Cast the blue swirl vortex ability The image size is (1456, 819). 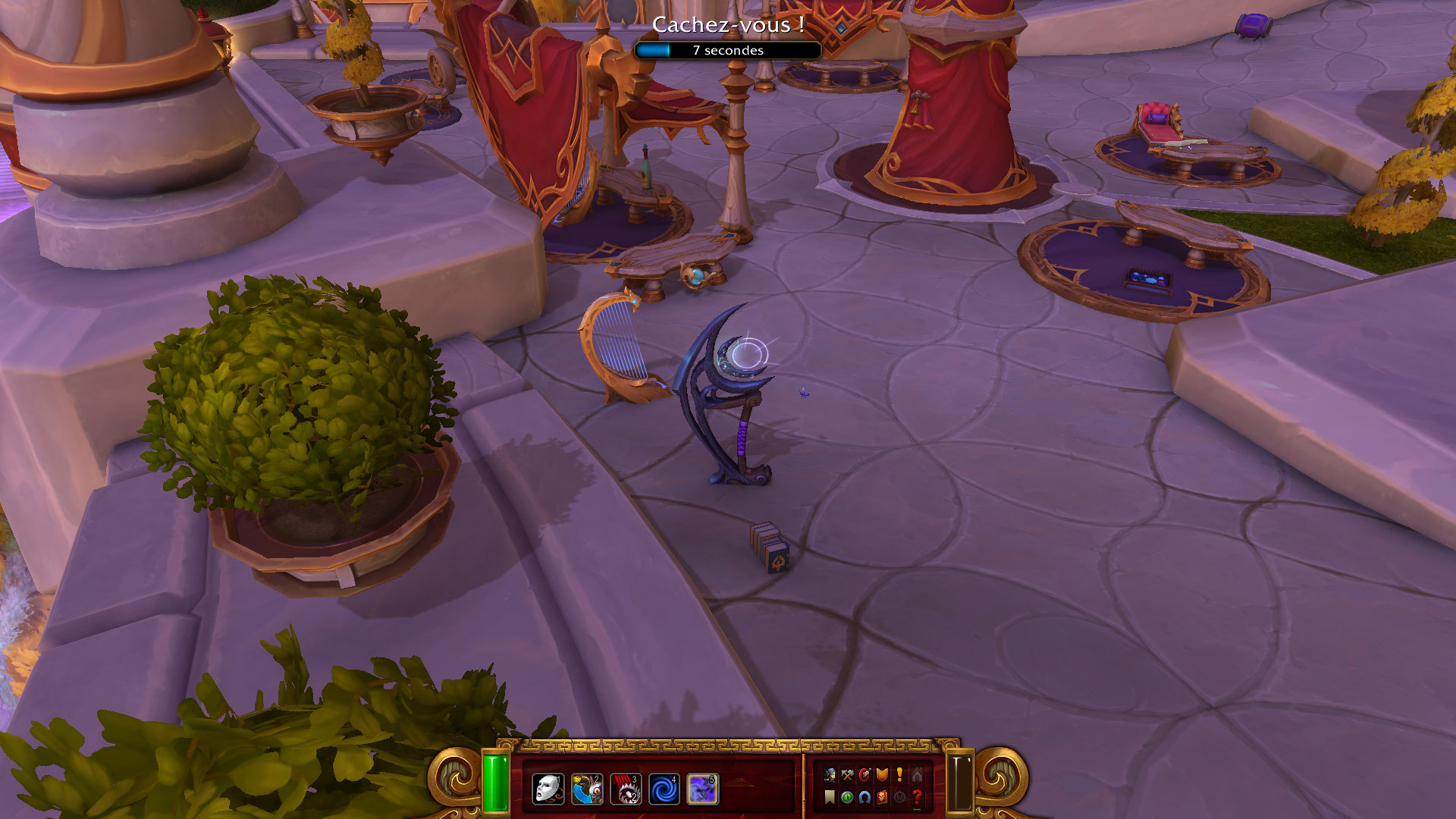coord(664,789)
